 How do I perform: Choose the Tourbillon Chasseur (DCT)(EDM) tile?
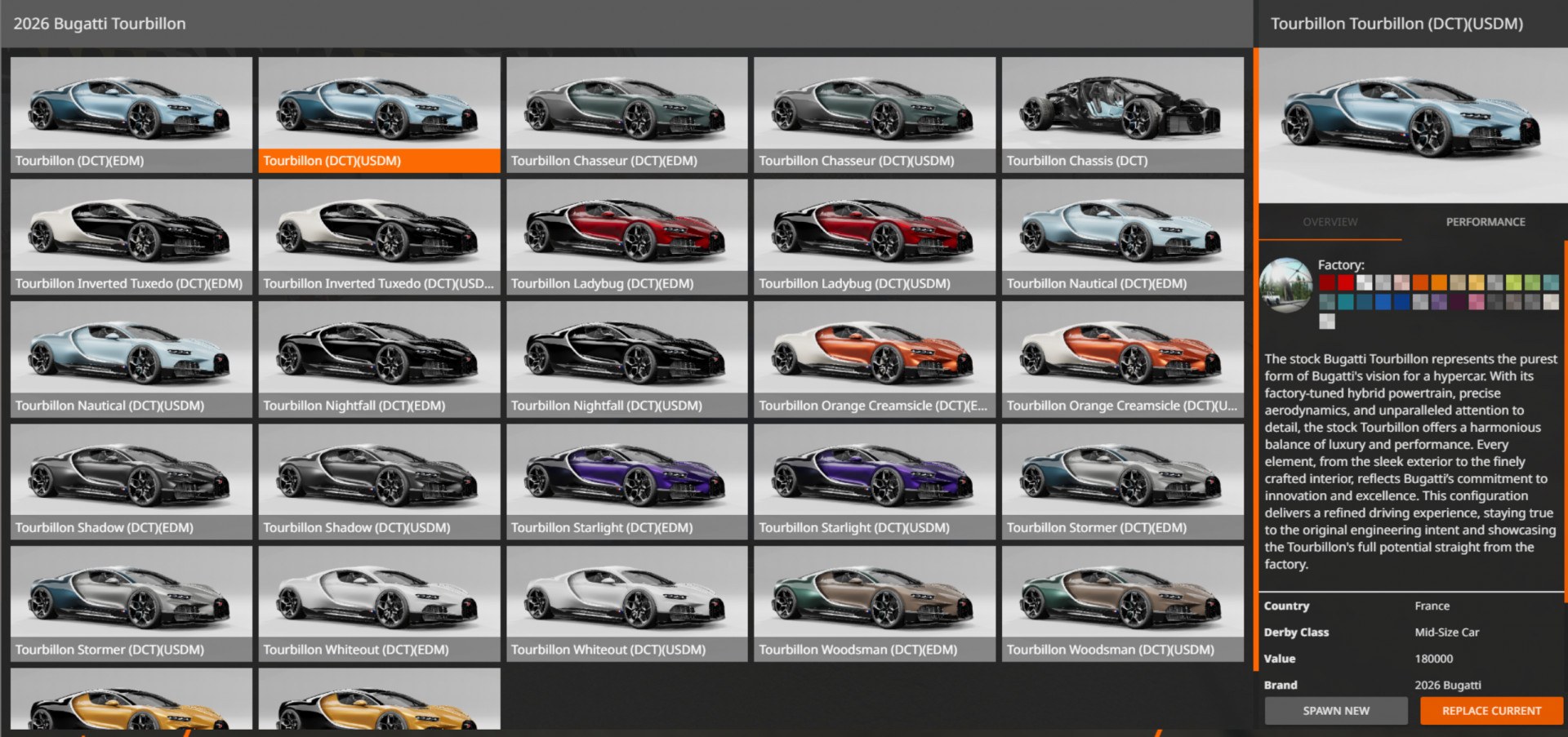626,114
